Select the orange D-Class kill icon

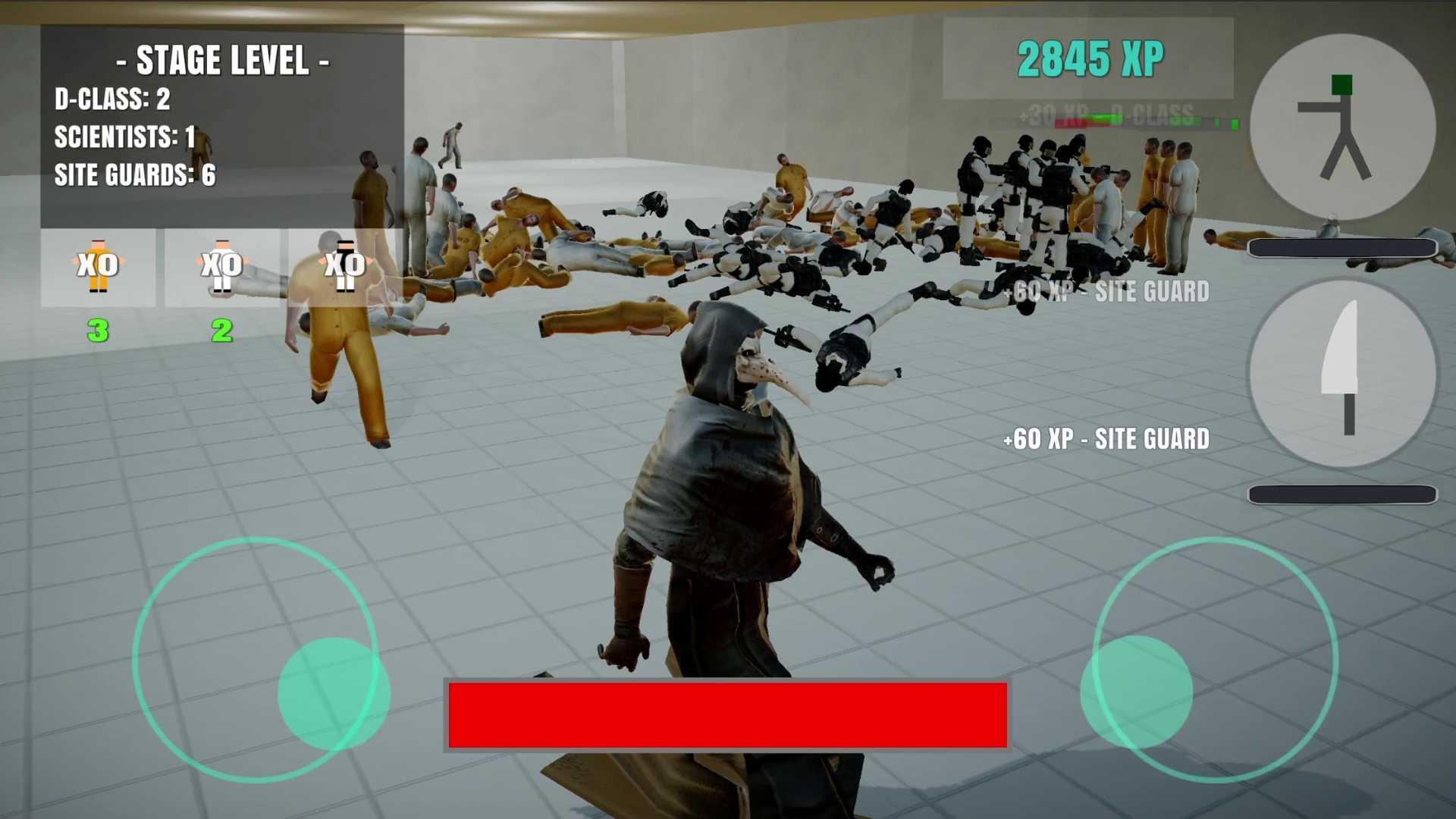tap(98, 267)
